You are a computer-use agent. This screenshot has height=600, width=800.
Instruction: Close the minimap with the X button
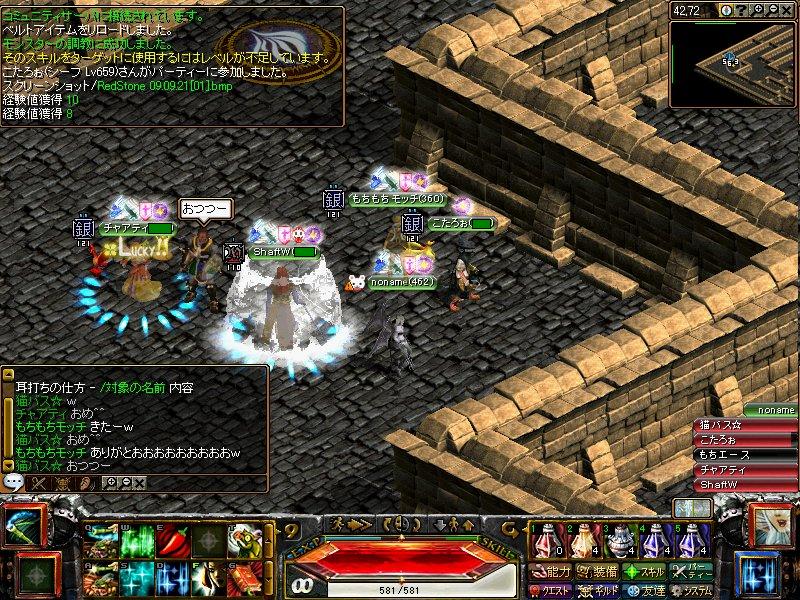pyautogui.click(x=789, y=10)
